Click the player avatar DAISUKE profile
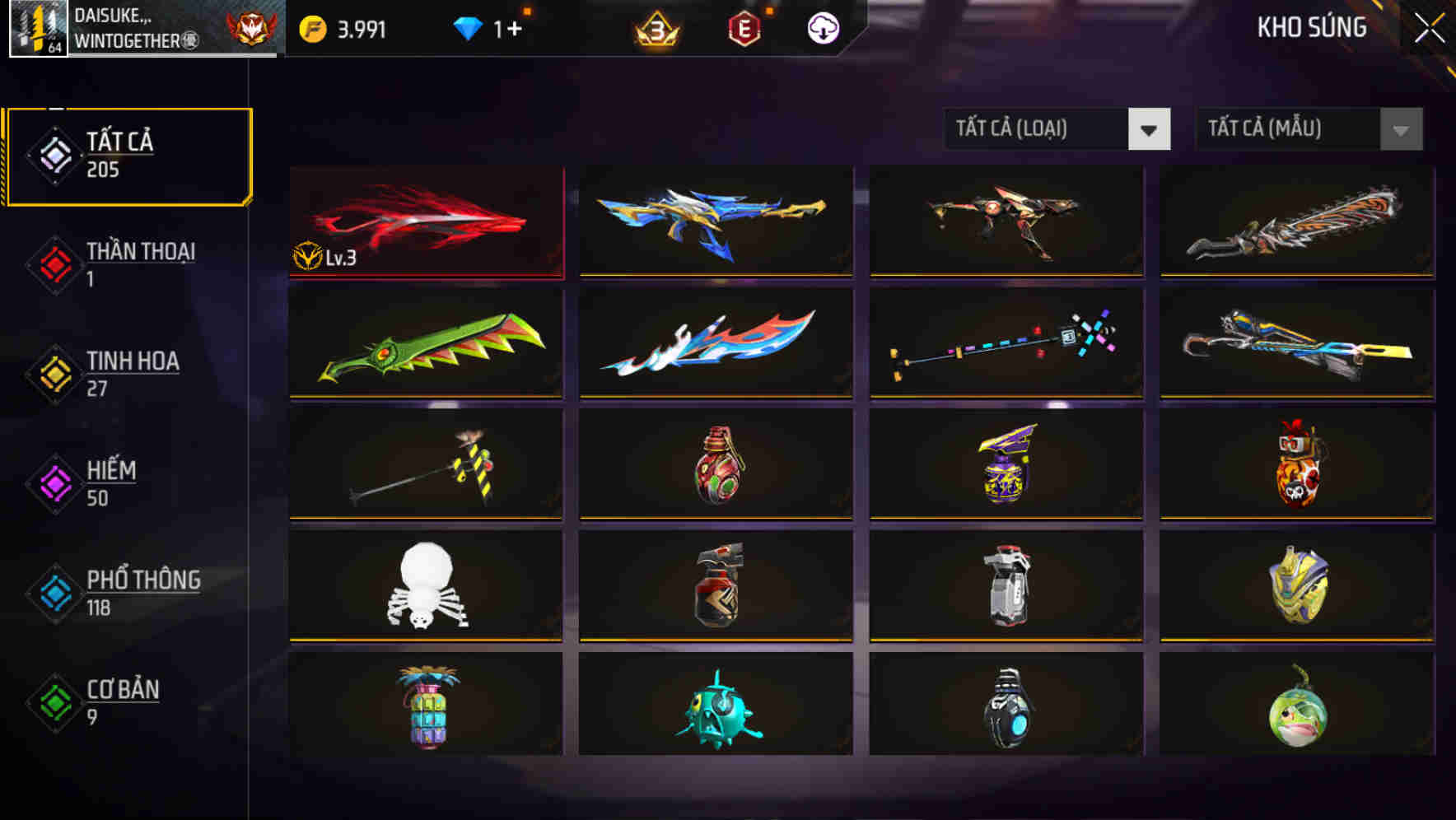The width and height of the screenshot is (1456, 820). [39, 30]
